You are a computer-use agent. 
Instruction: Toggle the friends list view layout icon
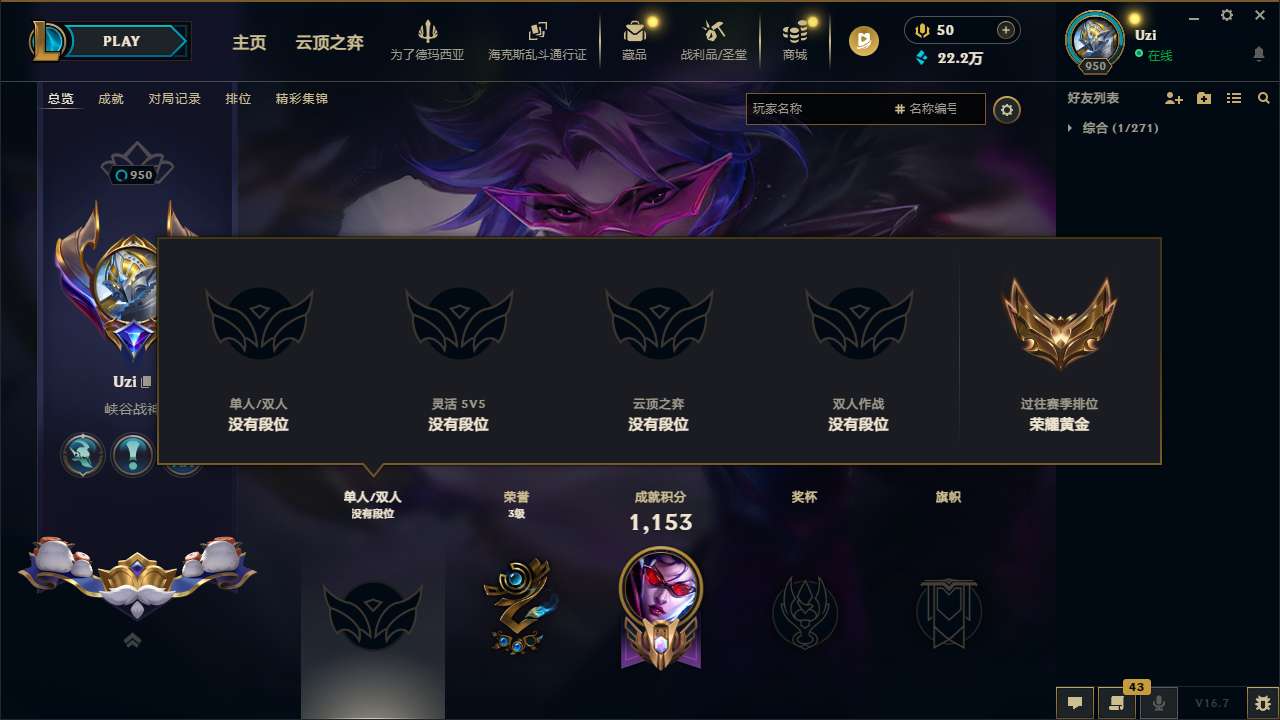1236,98
